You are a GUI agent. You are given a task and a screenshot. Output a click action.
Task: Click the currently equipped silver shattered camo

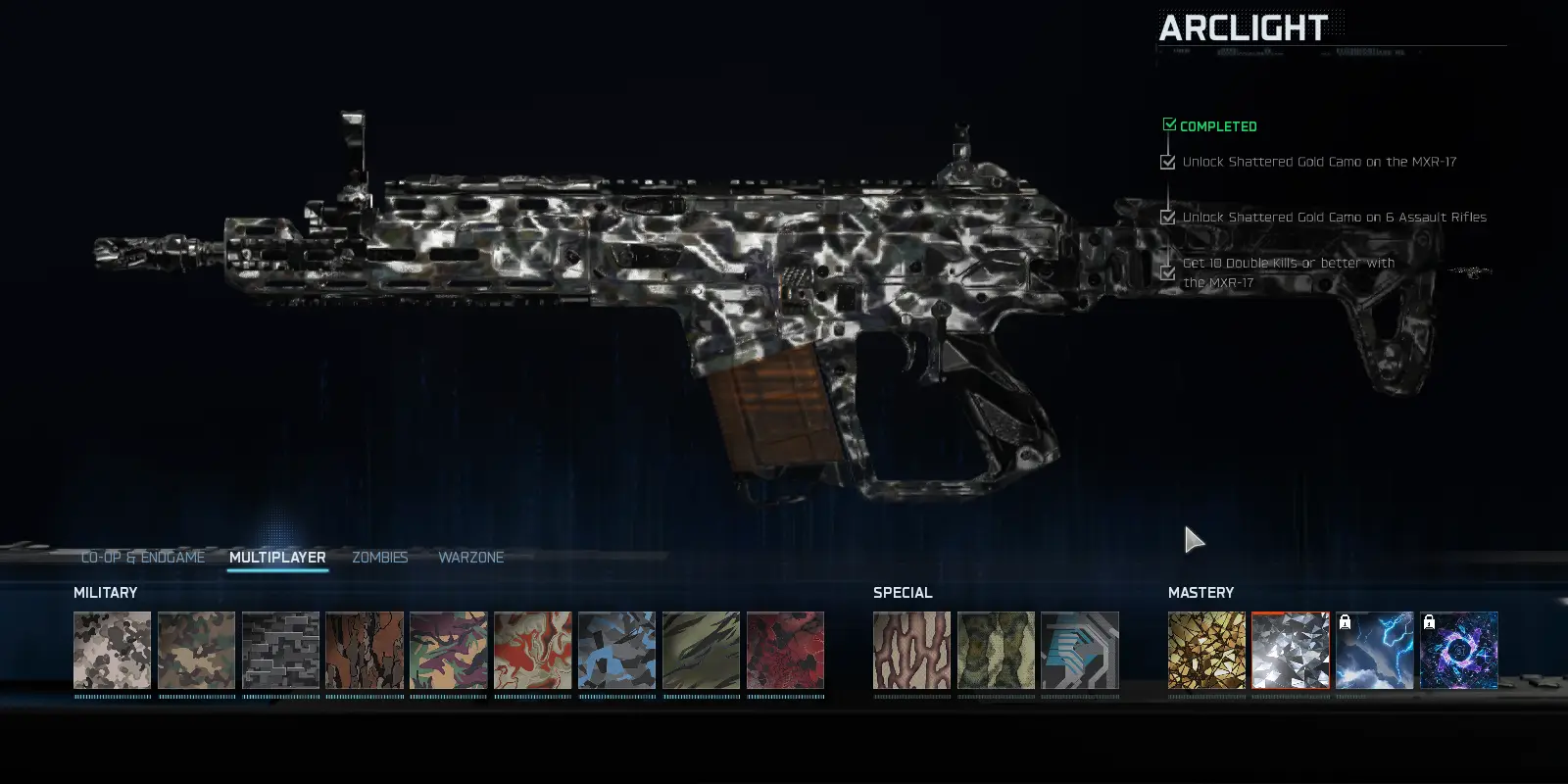click(x=1291, y=652)
